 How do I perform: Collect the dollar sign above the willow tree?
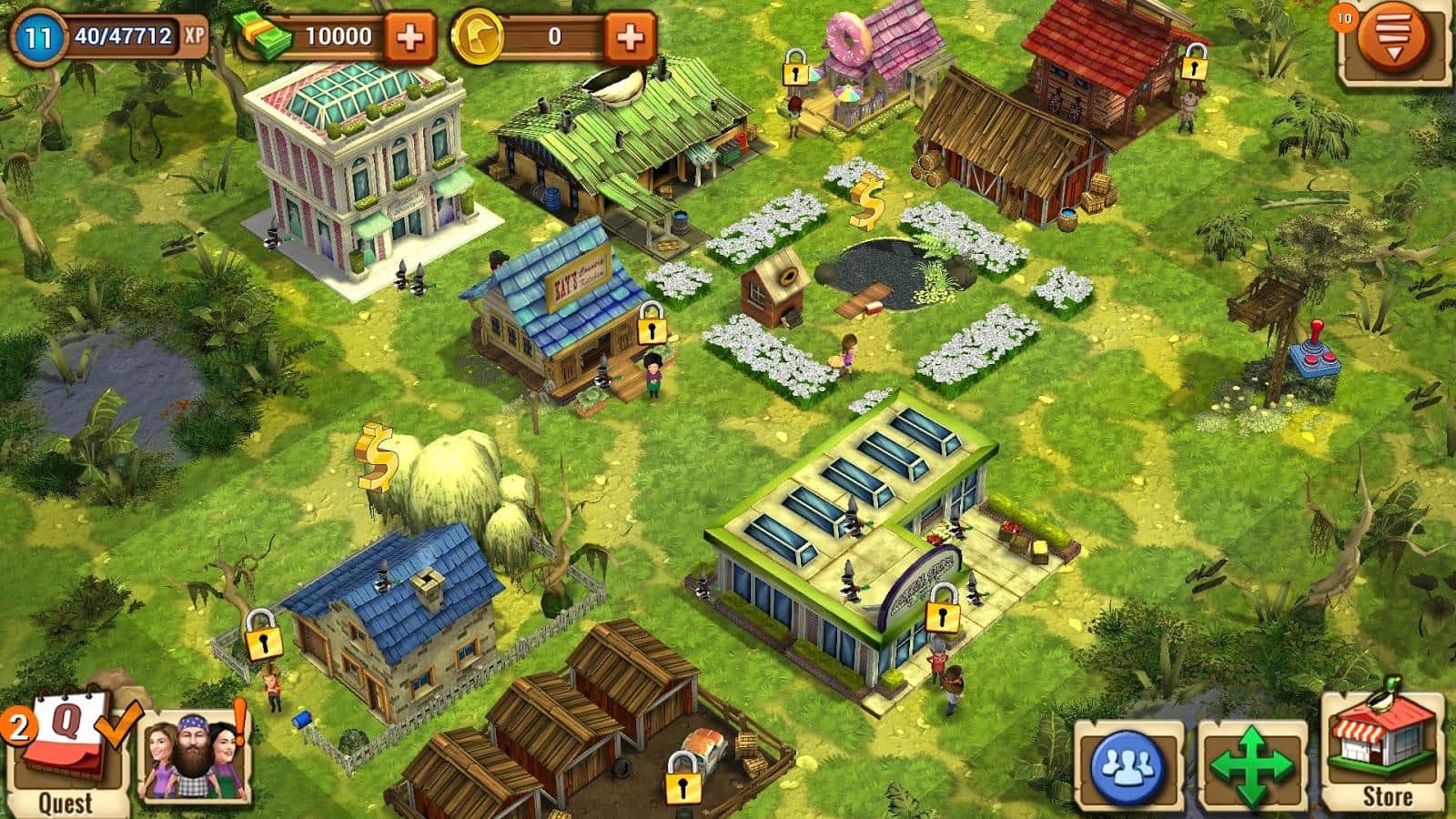point(377,455)
